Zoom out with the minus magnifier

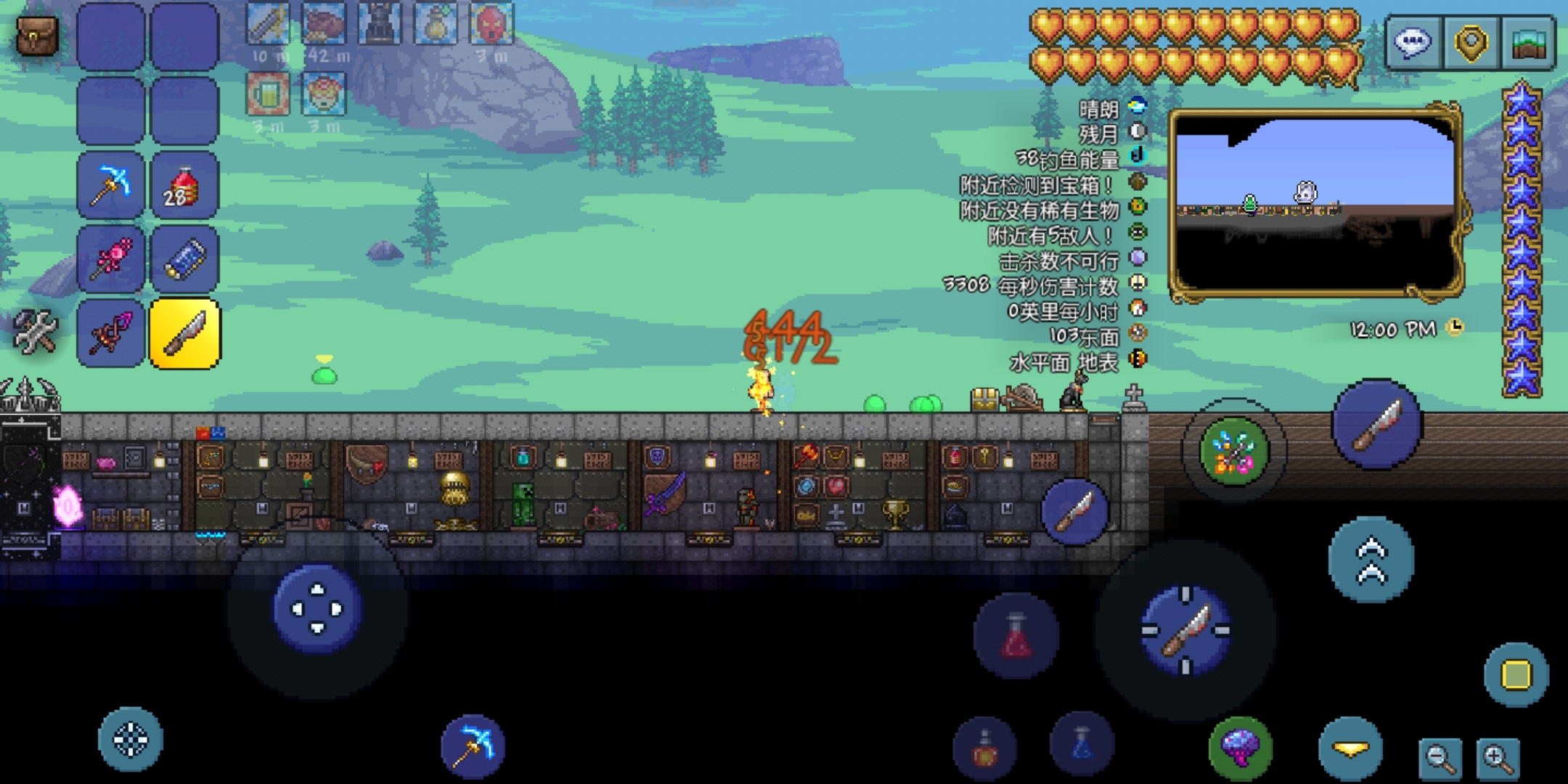click(x=1440, y=759)
